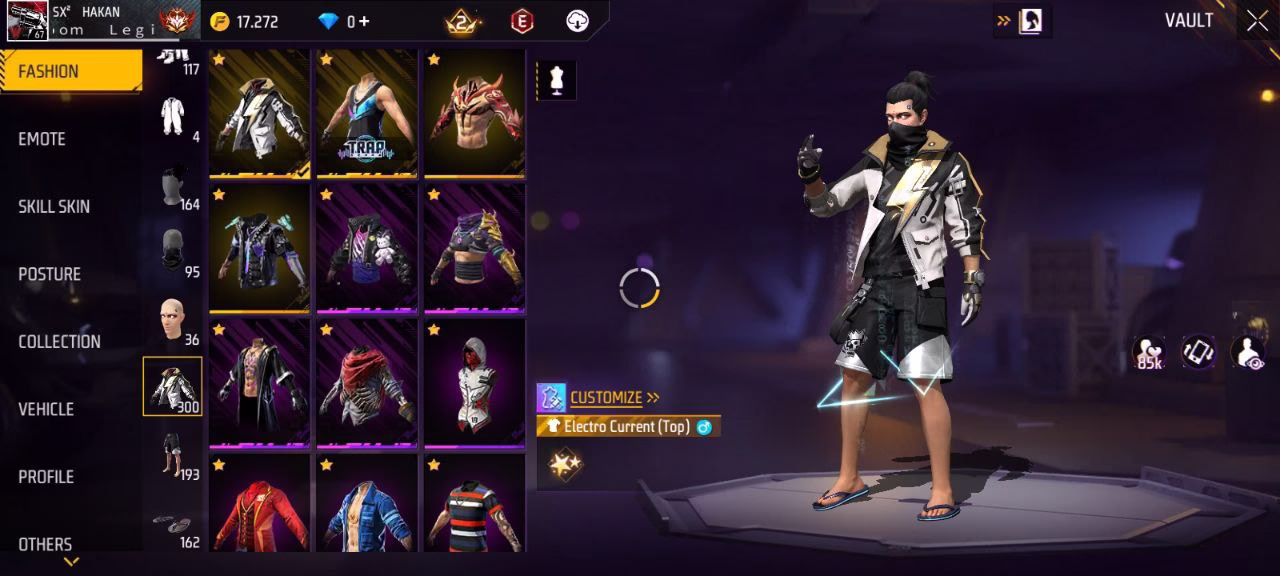
Task: Go to the Collection tab
Action: point(59,342)
